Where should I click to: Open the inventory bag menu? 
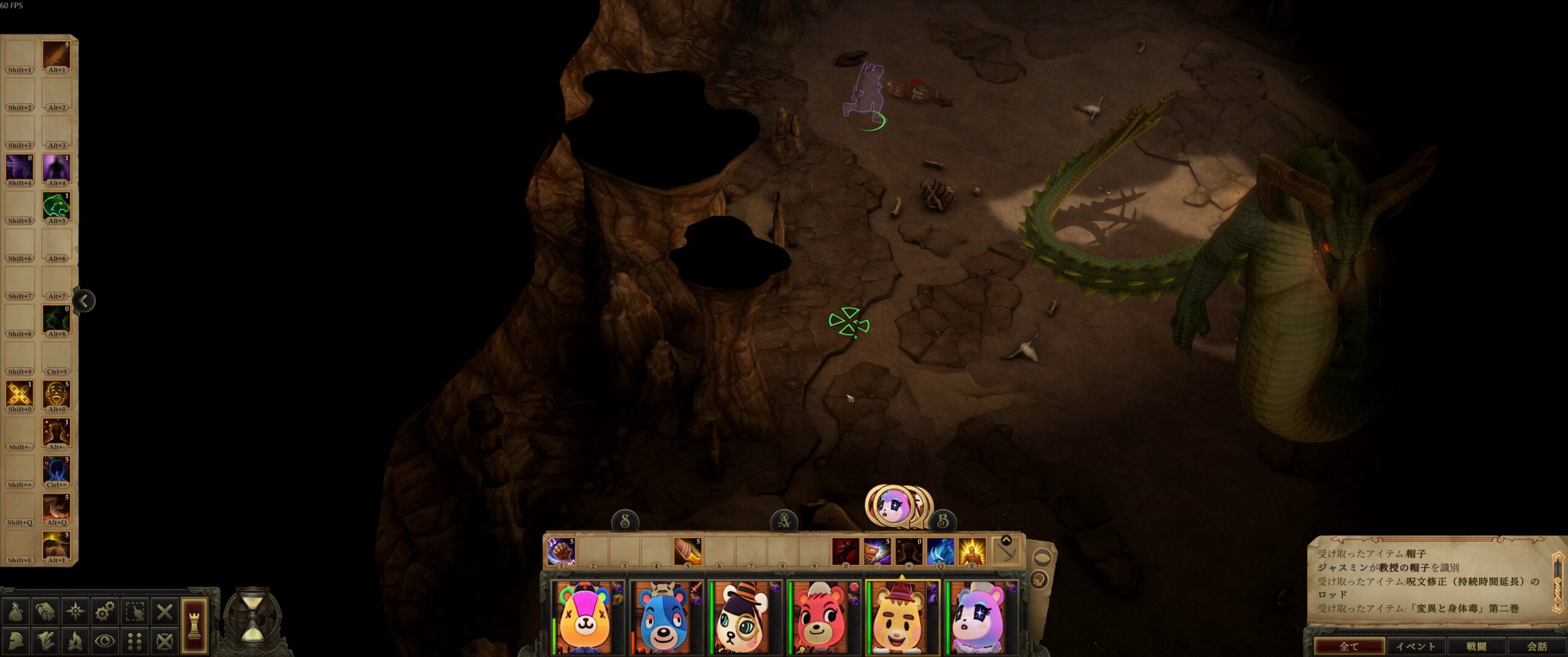pyautogui.click(x=15, y=612)
